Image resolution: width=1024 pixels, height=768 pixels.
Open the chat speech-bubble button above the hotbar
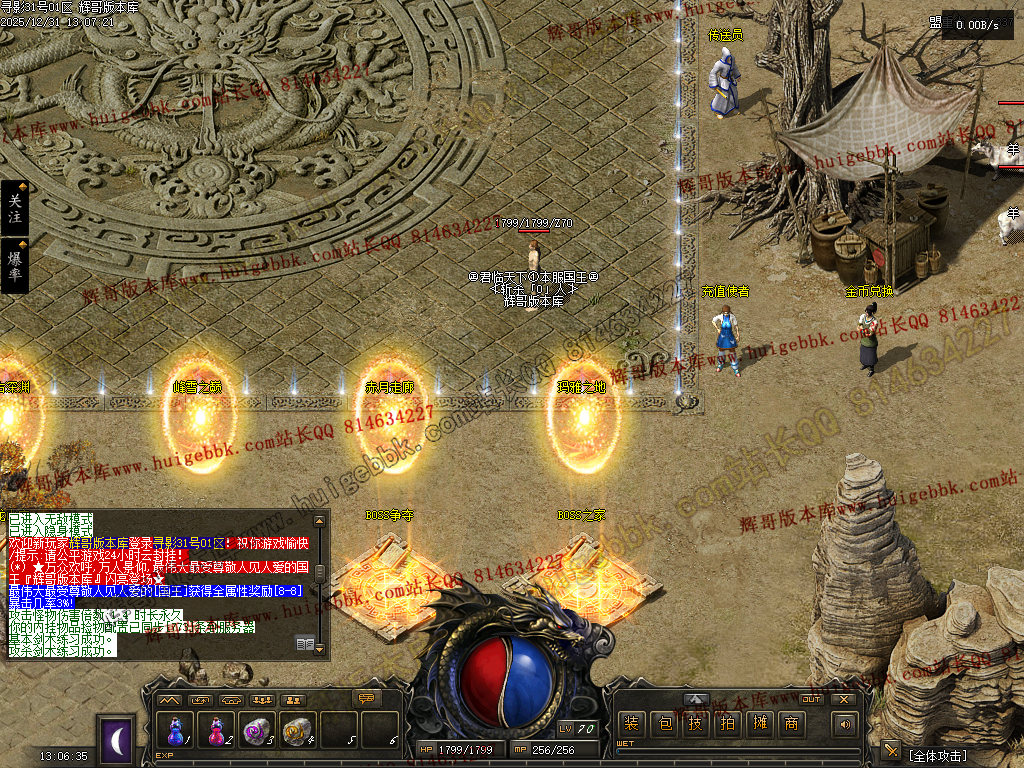pos(367,698)
